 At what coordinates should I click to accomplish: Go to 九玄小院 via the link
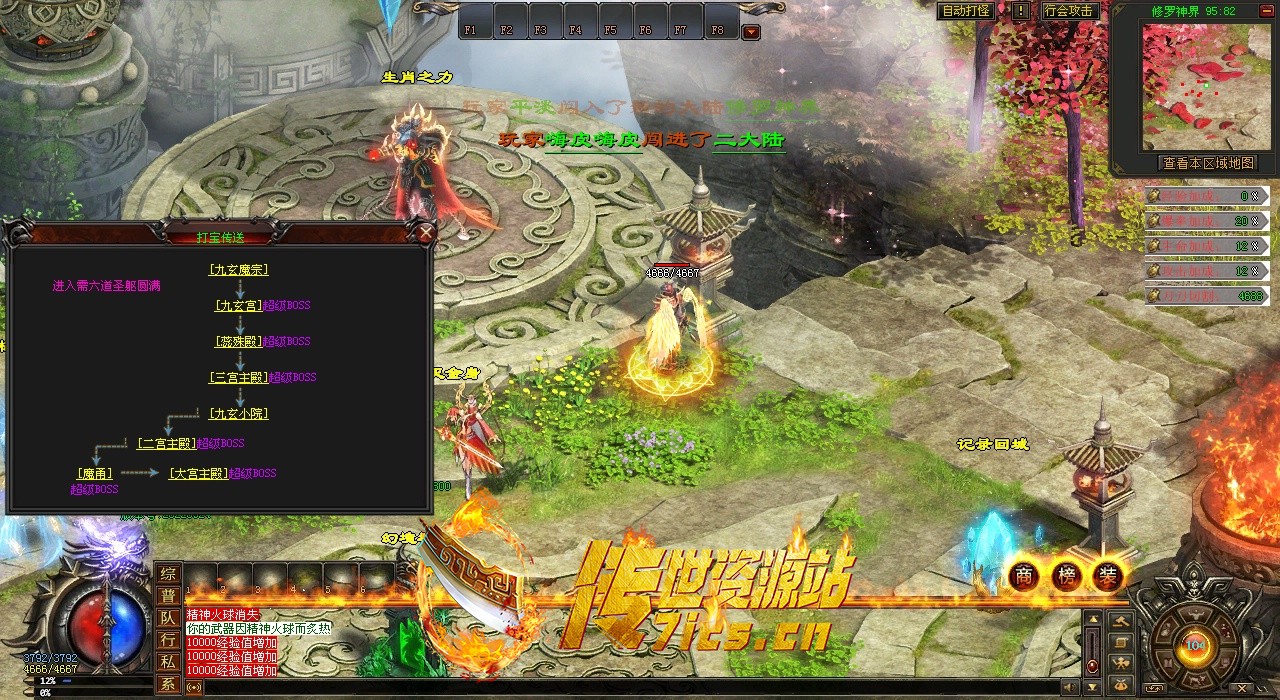(x=238, y=414)
